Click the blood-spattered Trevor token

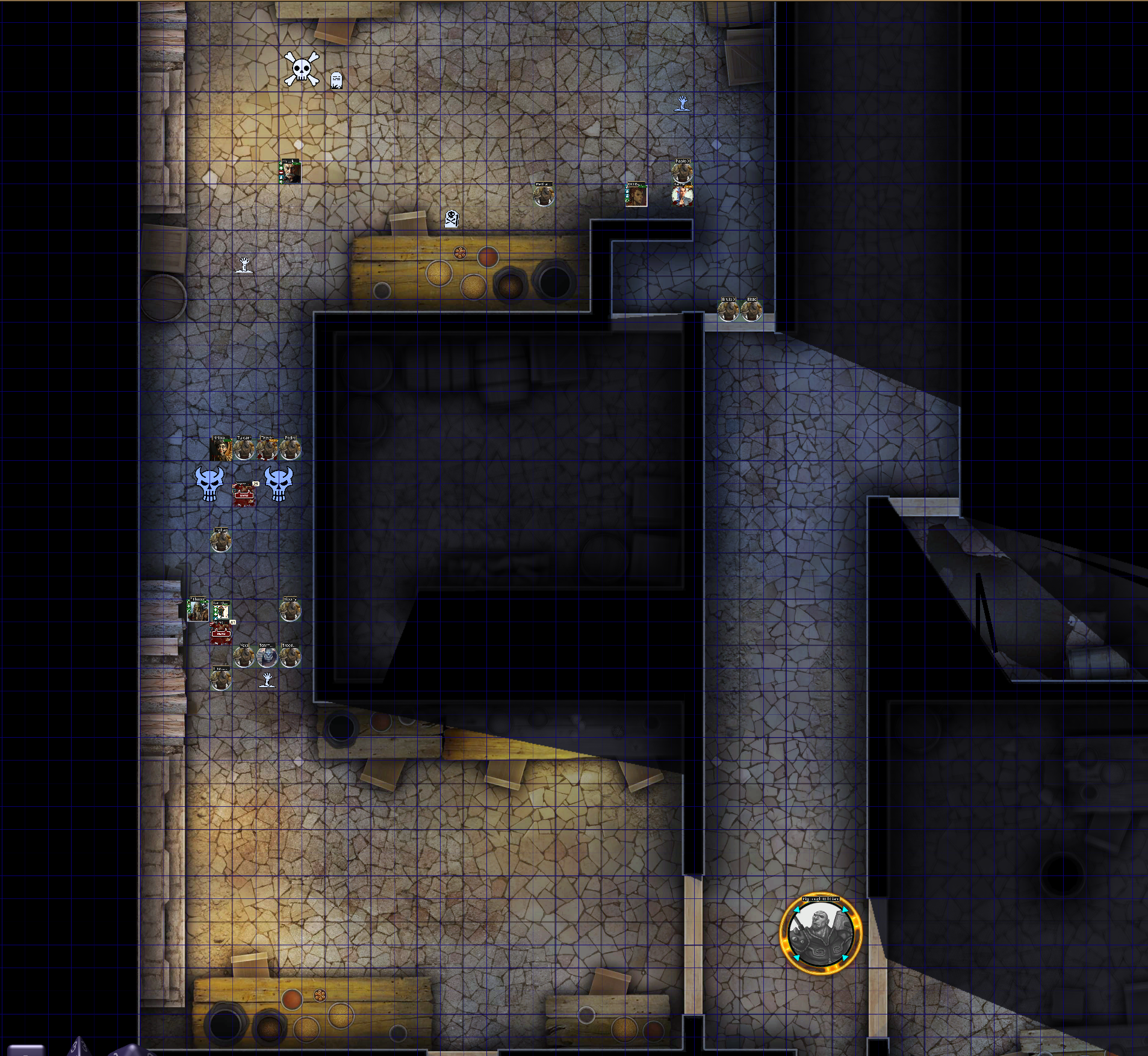pos(267,449)
